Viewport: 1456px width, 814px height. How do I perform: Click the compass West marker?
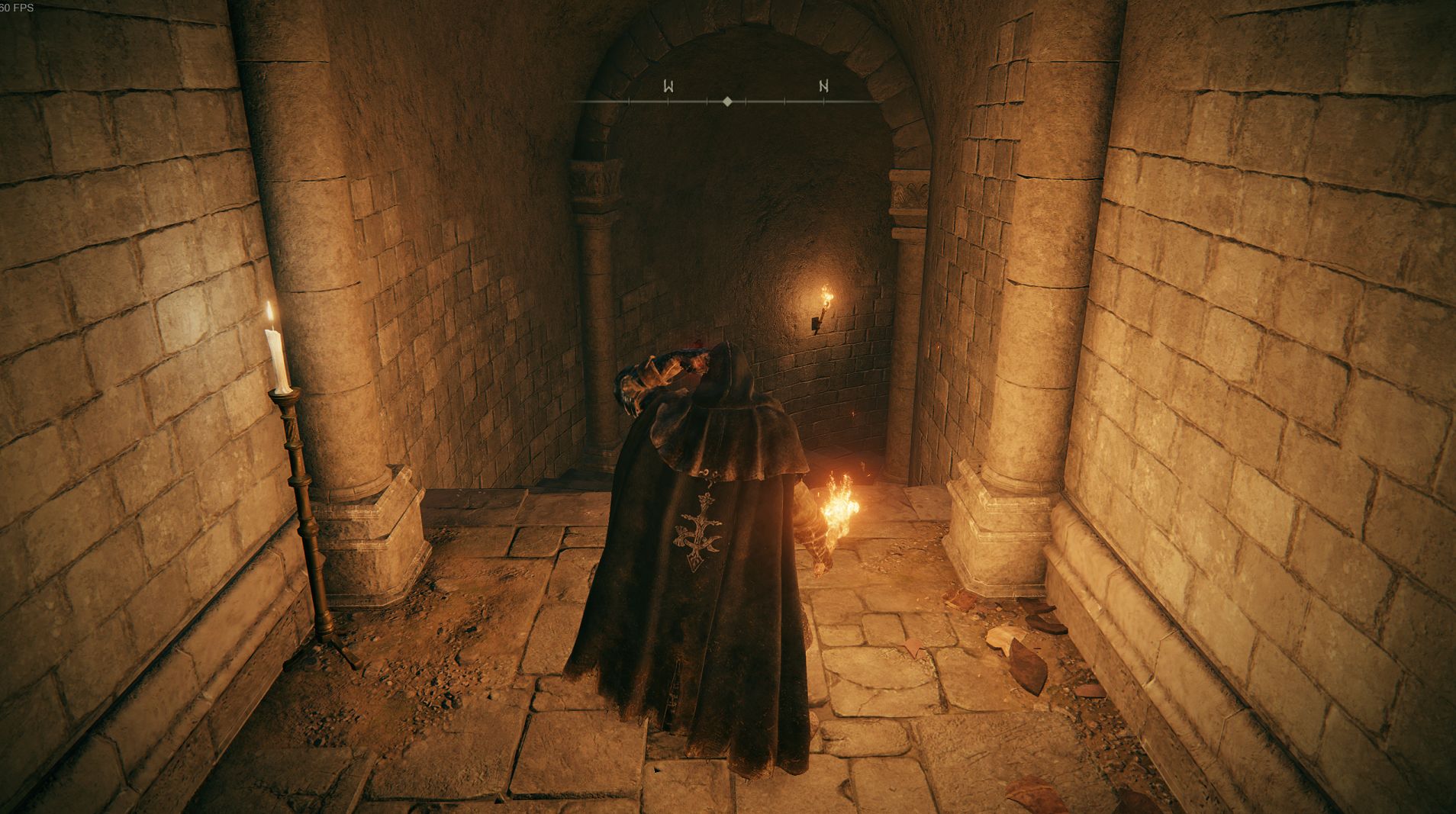[668, 86]
